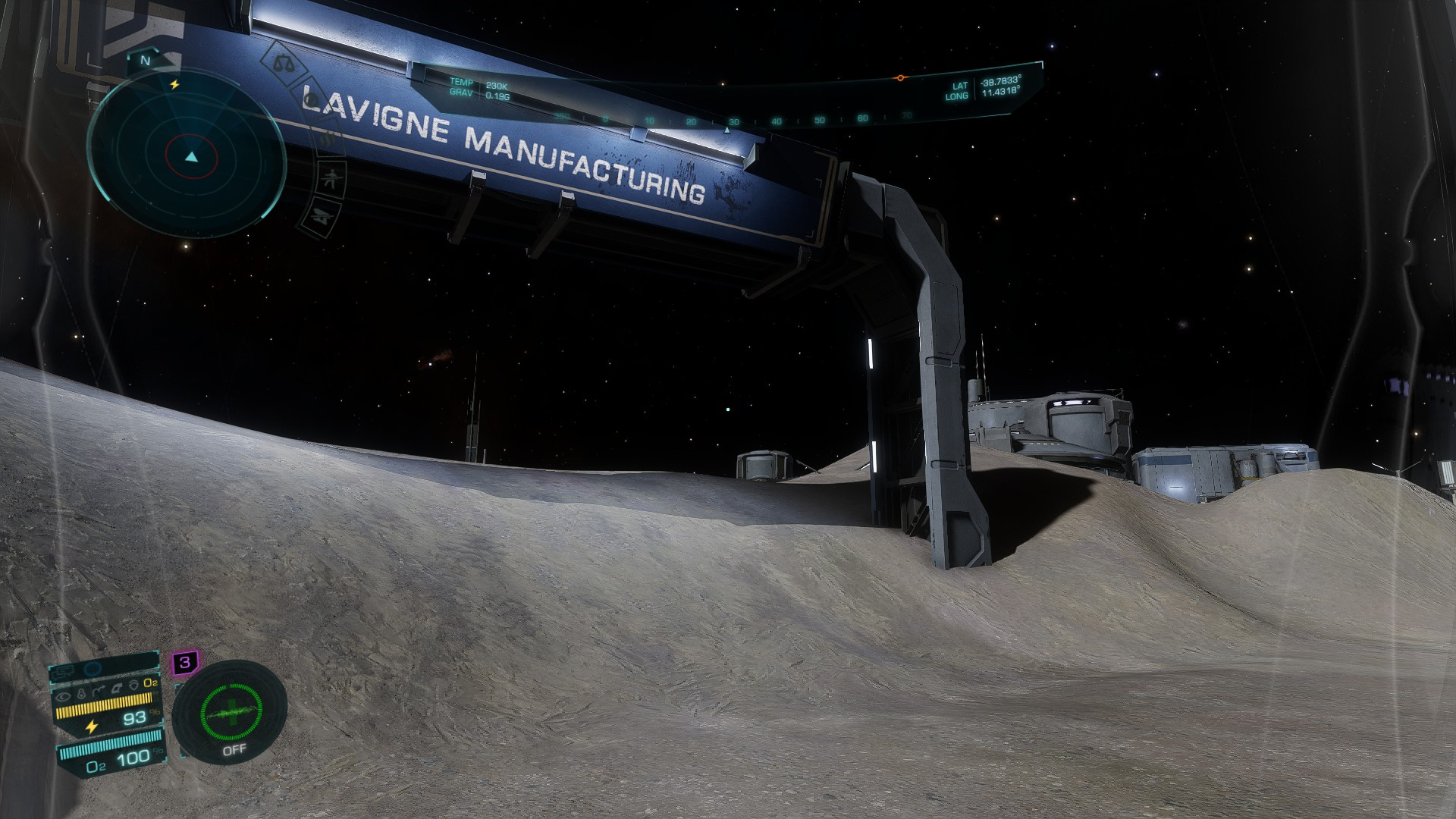Select the heat waves status icon
Screen dimensions: 1456x819
tap(328, 137)
